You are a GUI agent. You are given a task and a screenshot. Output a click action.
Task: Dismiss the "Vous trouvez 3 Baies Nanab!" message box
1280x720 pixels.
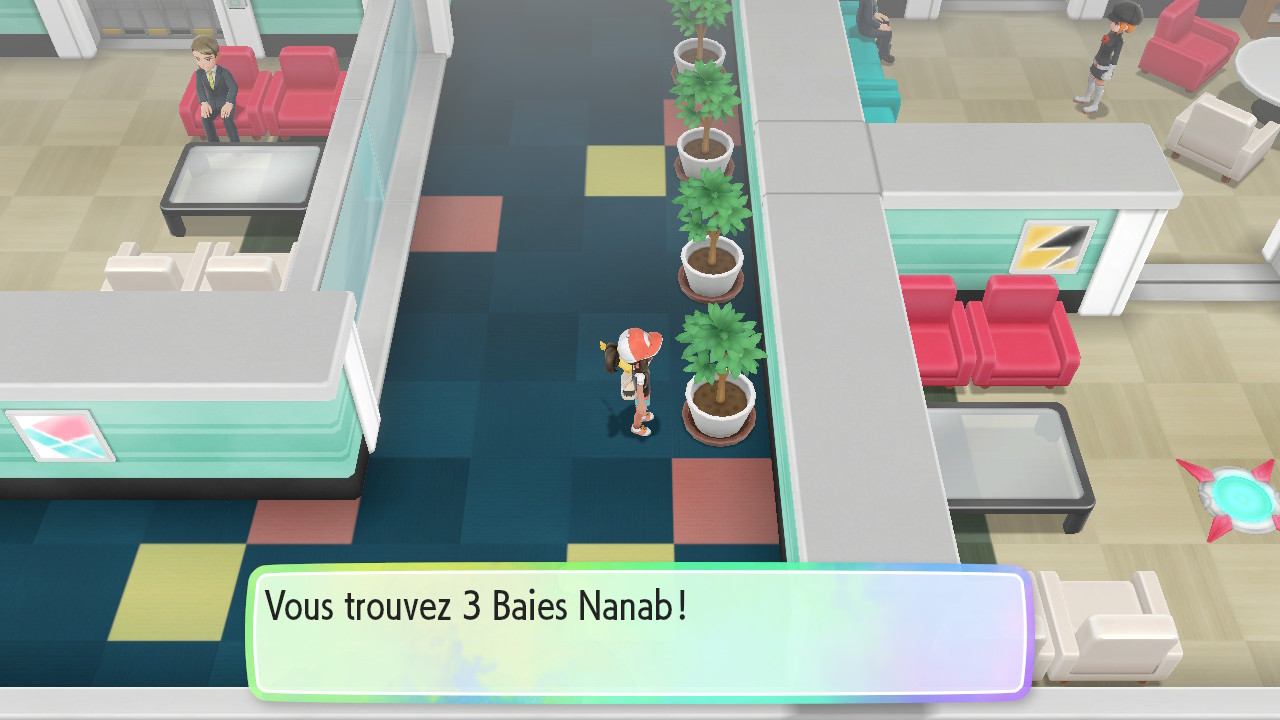pos(640,630)
